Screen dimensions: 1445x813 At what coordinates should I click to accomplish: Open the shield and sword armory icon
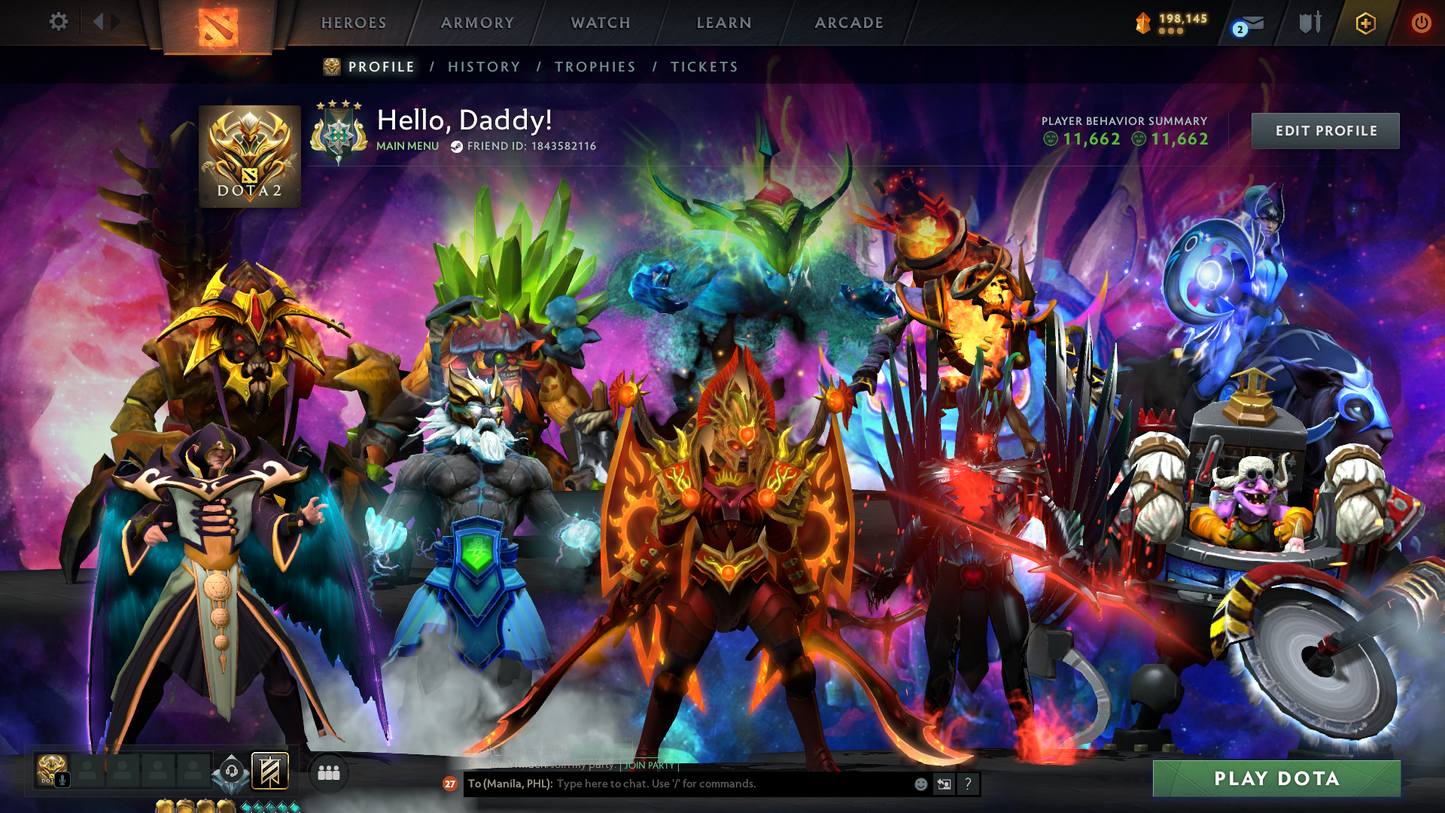(x=1309, y=23)
